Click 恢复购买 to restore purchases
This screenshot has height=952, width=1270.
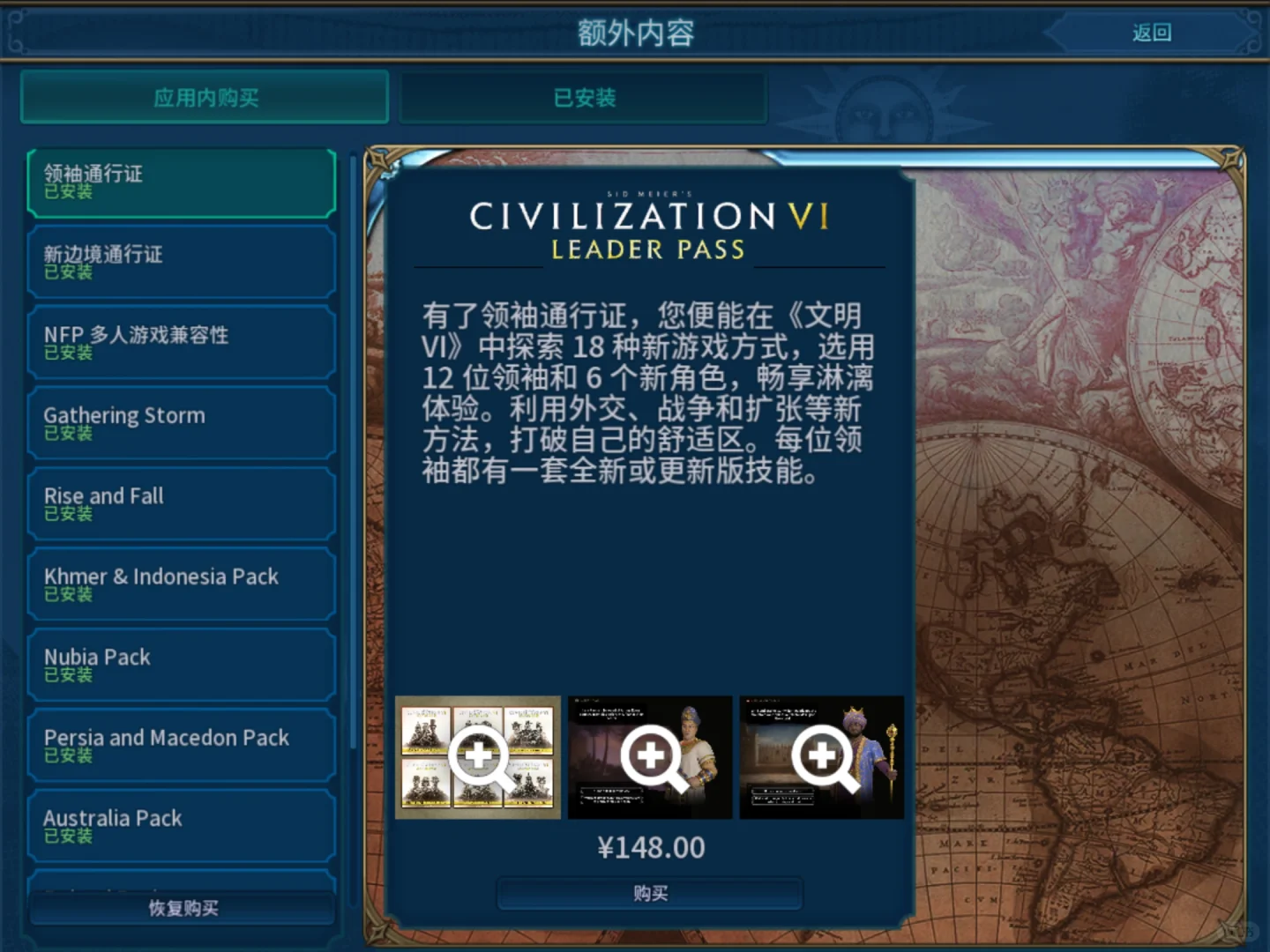click(181, 908)
